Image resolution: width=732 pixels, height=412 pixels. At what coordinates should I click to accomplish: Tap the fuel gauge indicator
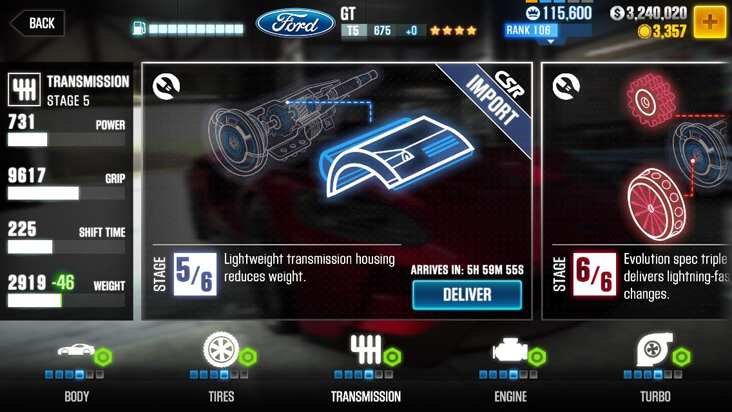coord(188,30)
